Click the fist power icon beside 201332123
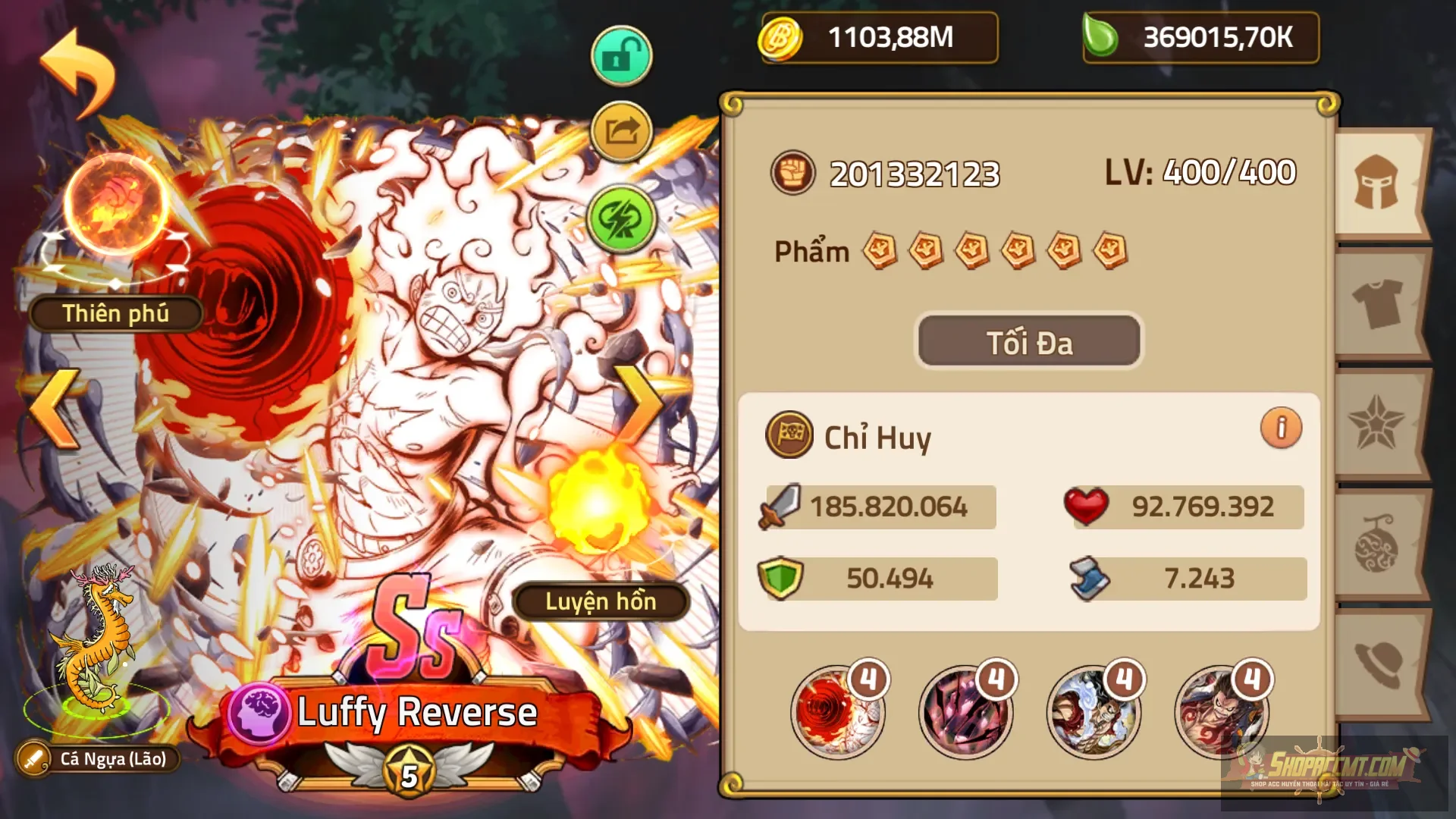Viewport: 1456px width, 819px height. click(x=794, y=173)
